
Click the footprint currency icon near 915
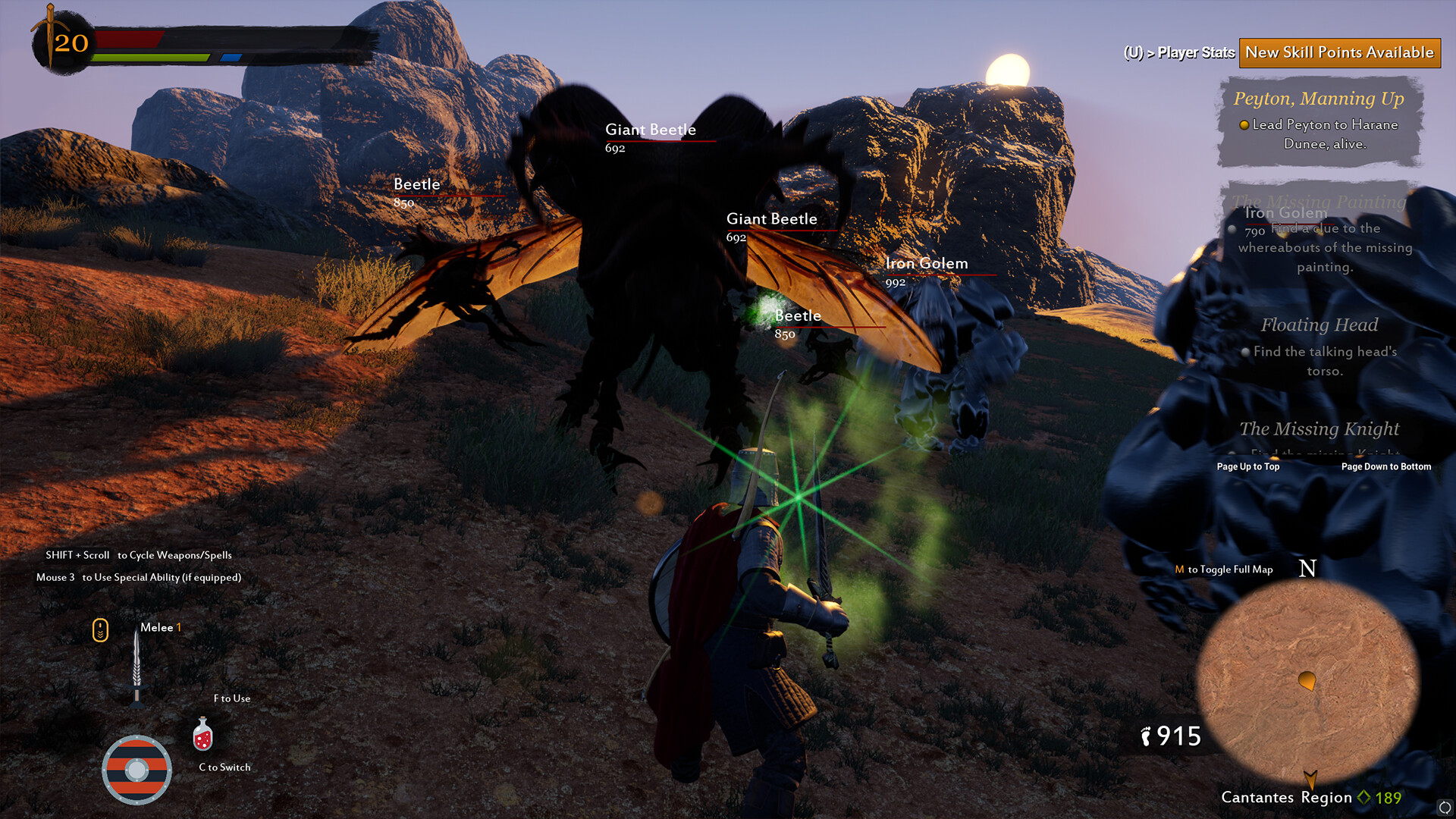click(x=1145, y=735)
